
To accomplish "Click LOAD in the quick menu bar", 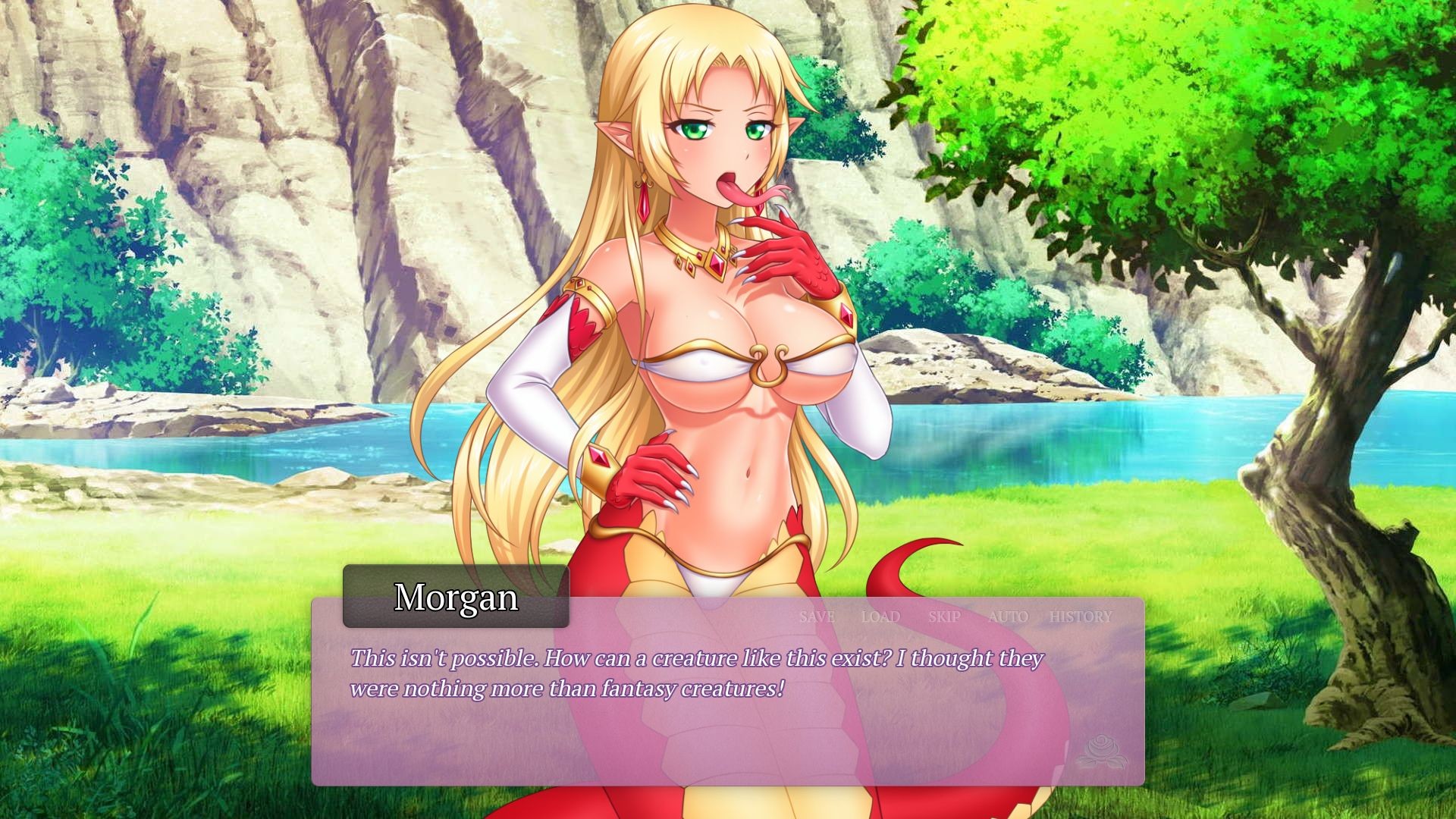I will pyautogui.click(x=880, y=617).
